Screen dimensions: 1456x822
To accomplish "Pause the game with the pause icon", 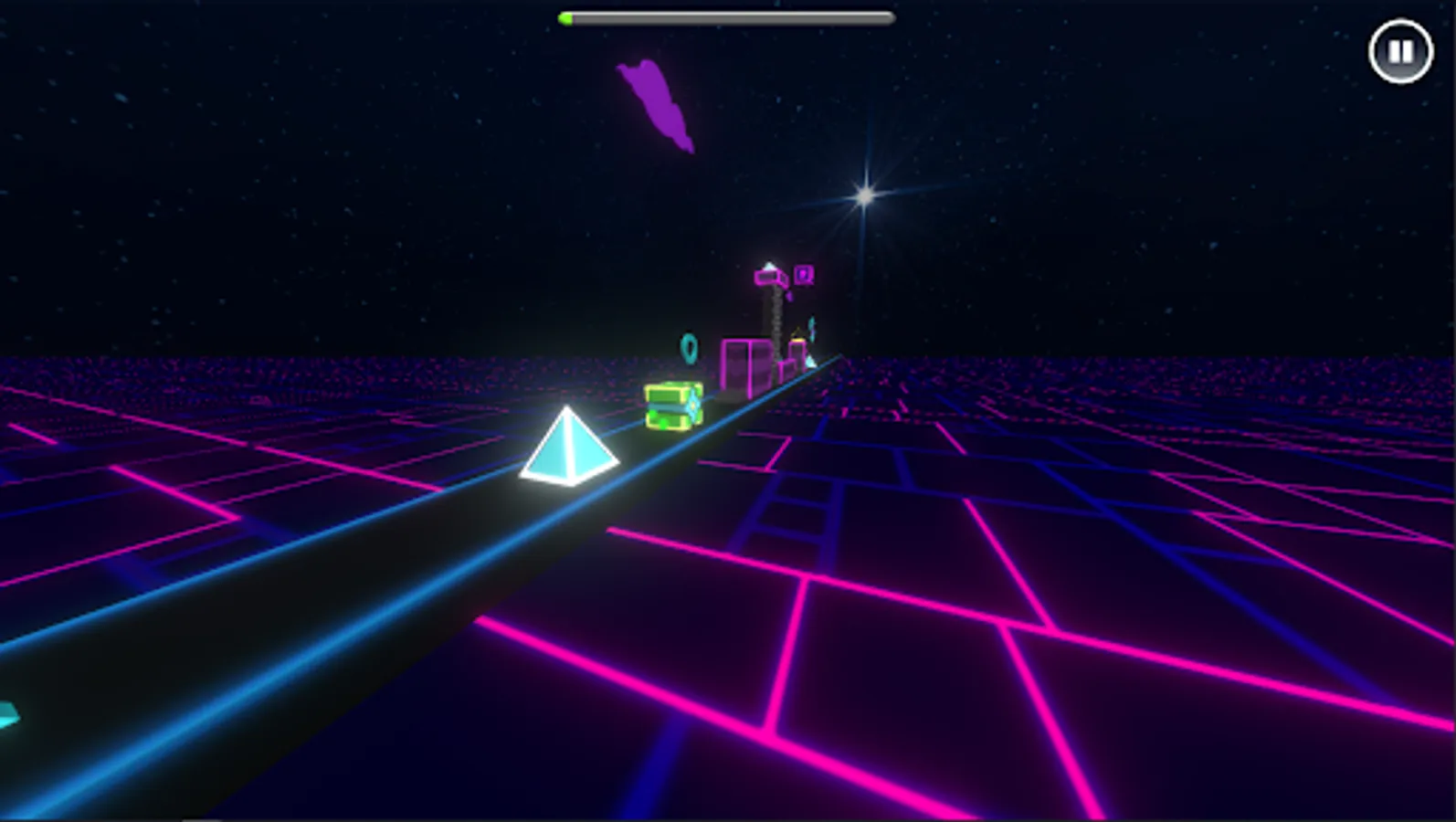I will pyautogui.click(x=1401, y=51).
